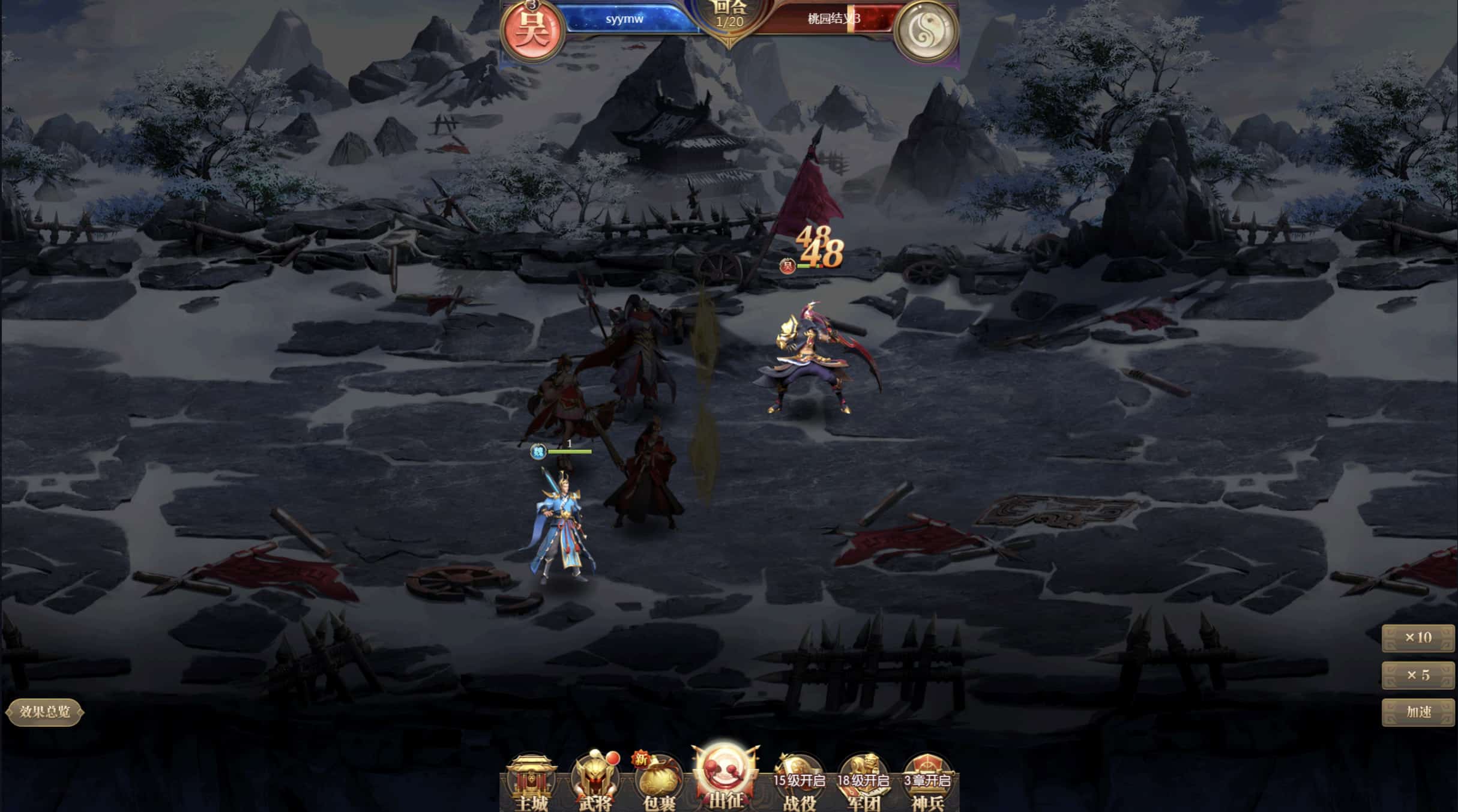Viewport: 1458px width, 812px height.
Task: Open the 效果总览 effects overview
Action: pos(44,712)
